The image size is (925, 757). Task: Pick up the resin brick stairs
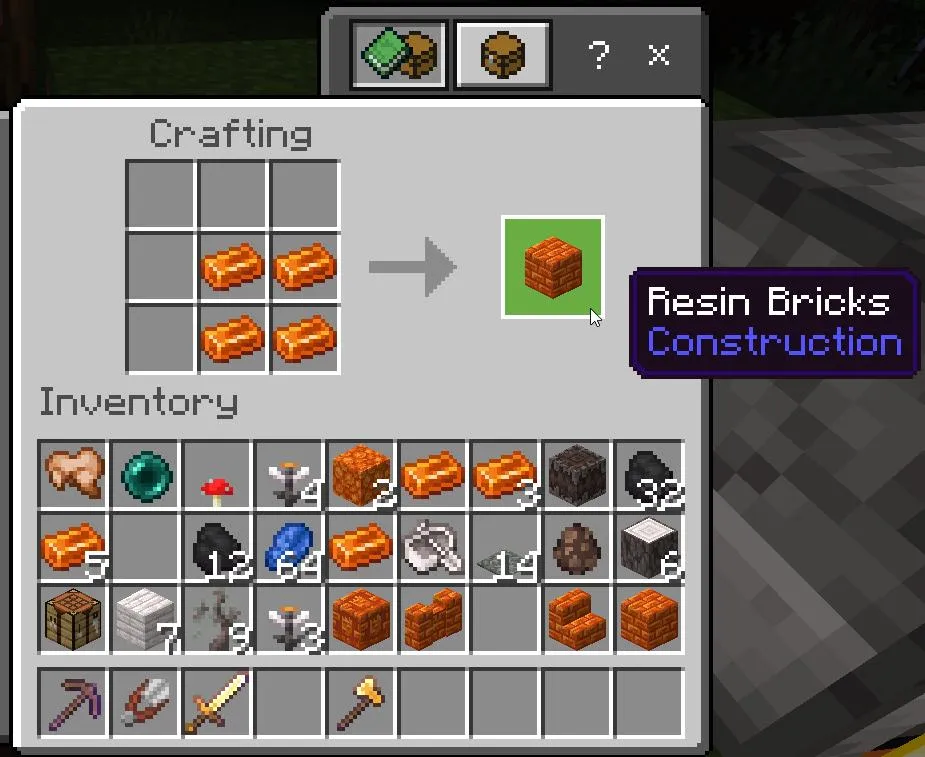point(578,618)
